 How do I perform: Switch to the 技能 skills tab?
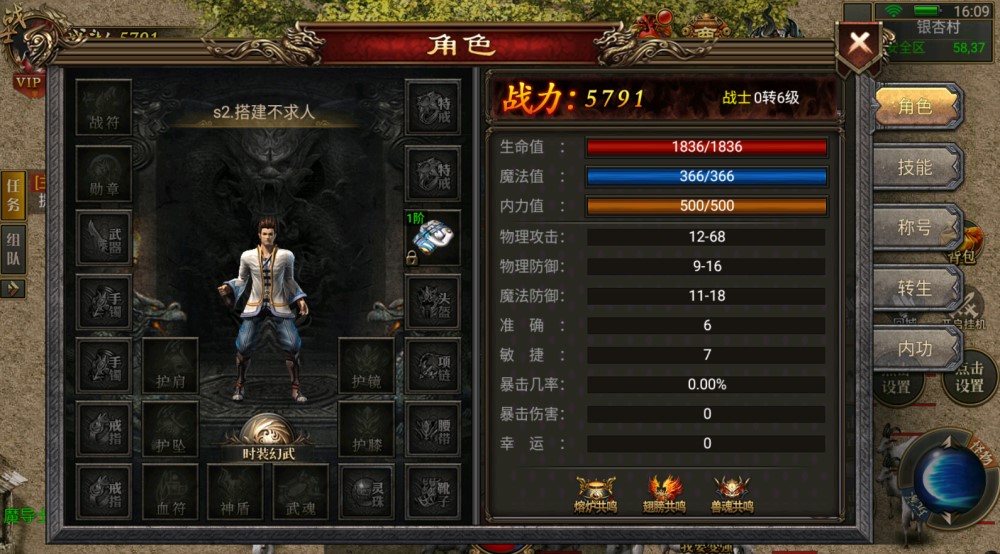(x=914, y=167)
